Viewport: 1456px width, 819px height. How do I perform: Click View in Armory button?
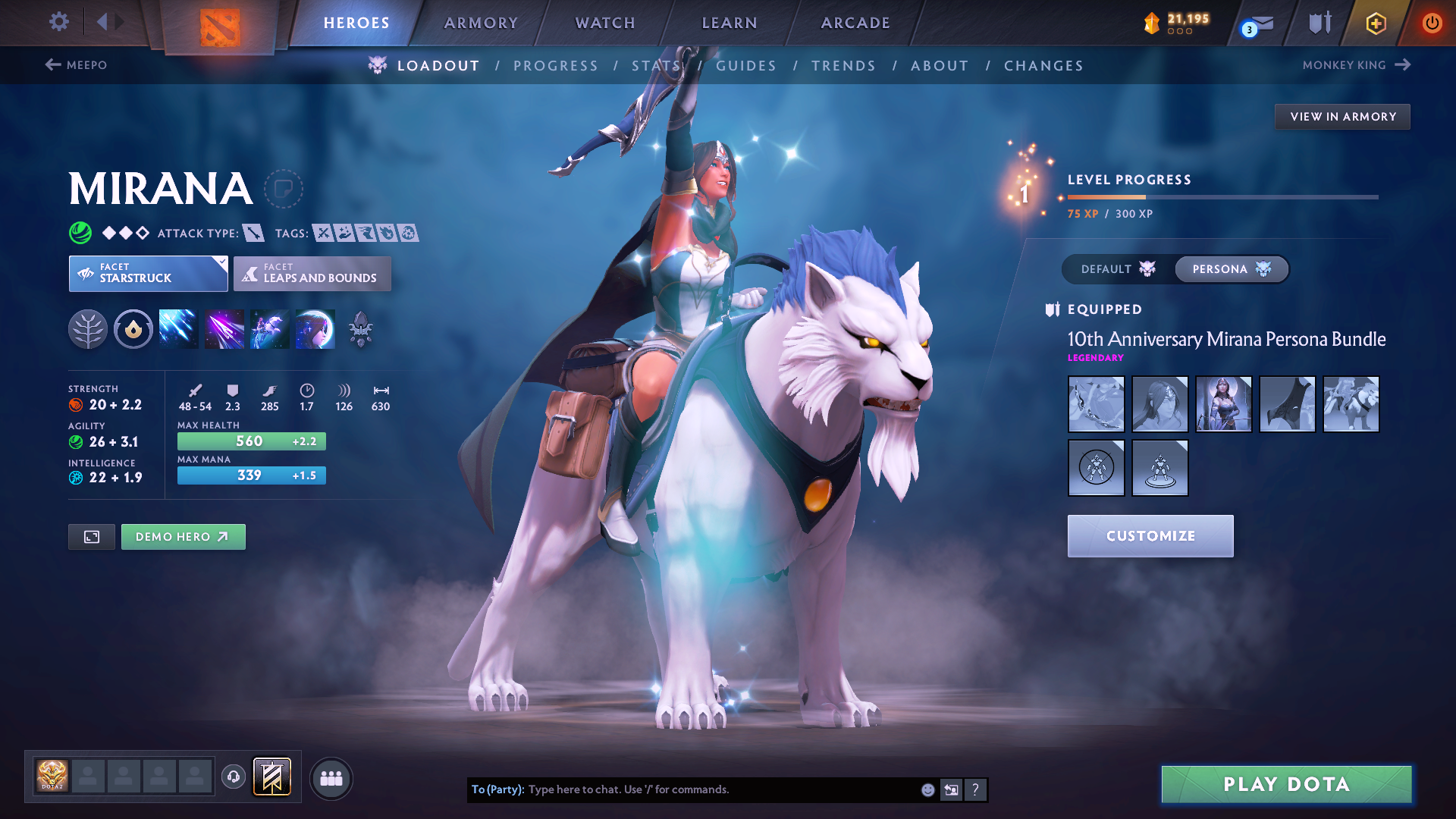[x=1342, y=117]
